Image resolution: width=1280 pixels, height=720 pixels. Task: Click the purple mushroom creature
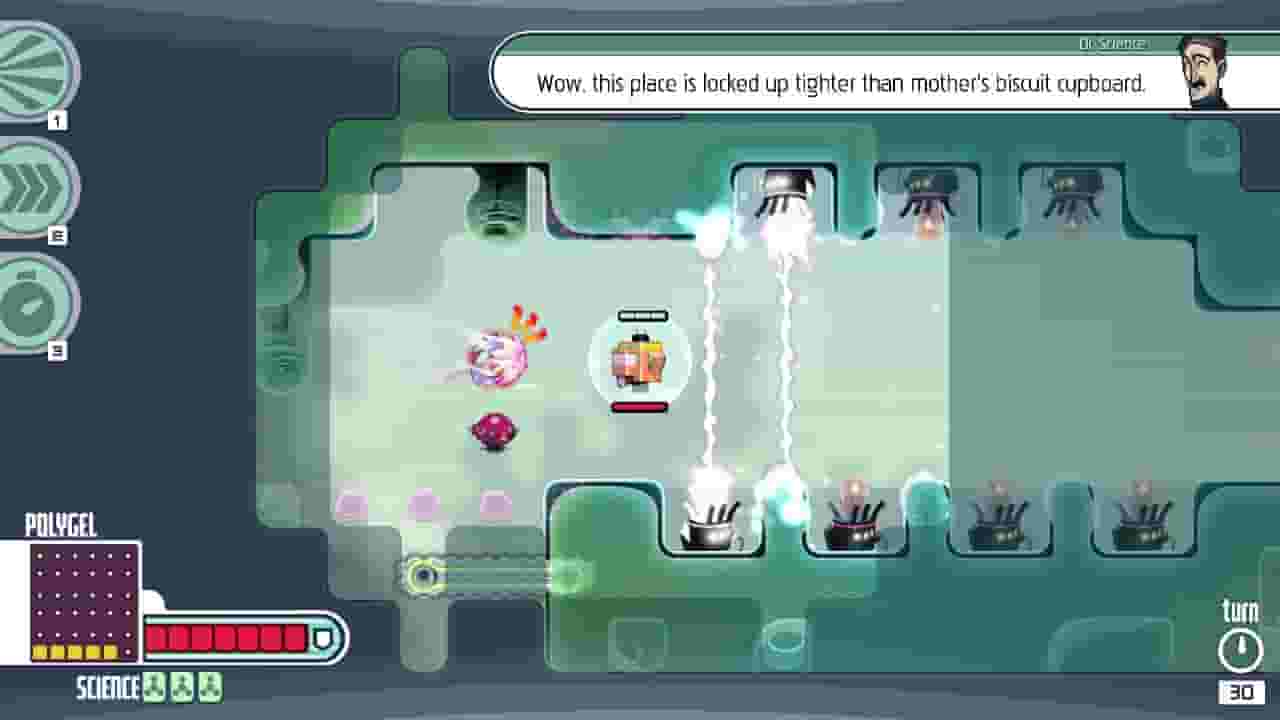492,430
